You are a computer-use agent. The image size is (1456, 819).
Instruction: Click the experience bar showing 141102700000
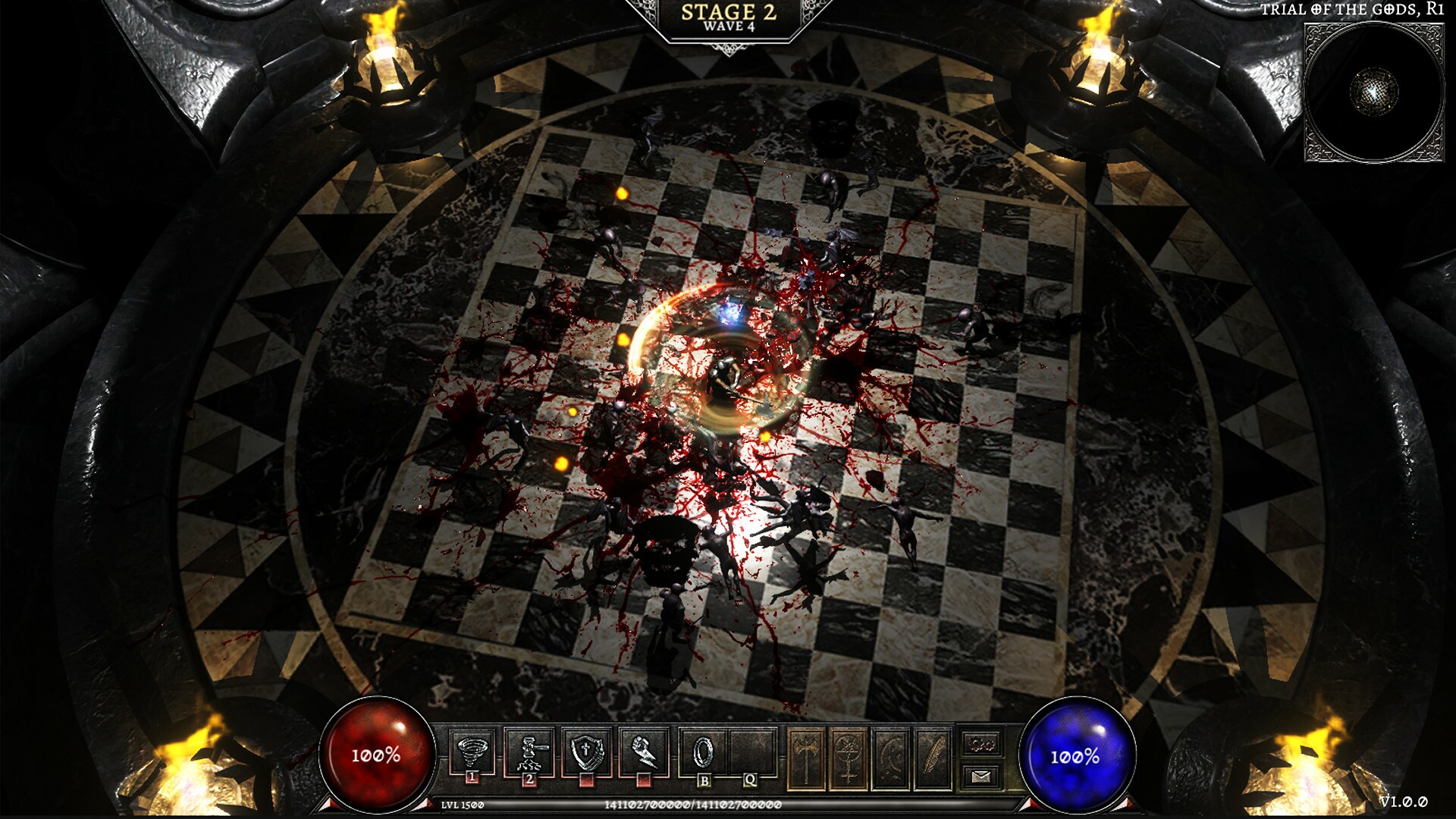[693, 804]
